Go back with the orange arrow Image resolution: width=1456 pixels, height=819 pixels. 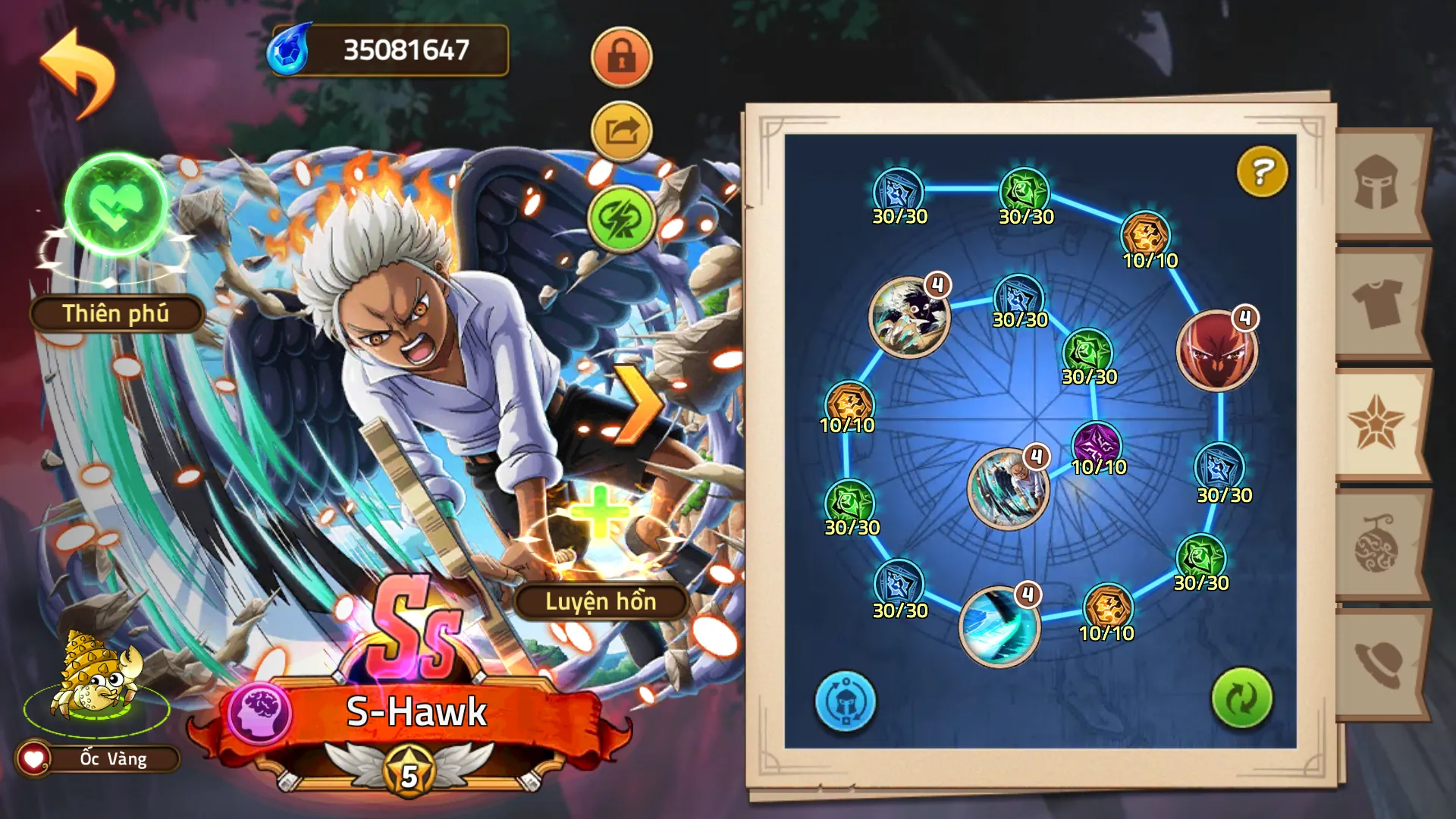tap(77, 73)
